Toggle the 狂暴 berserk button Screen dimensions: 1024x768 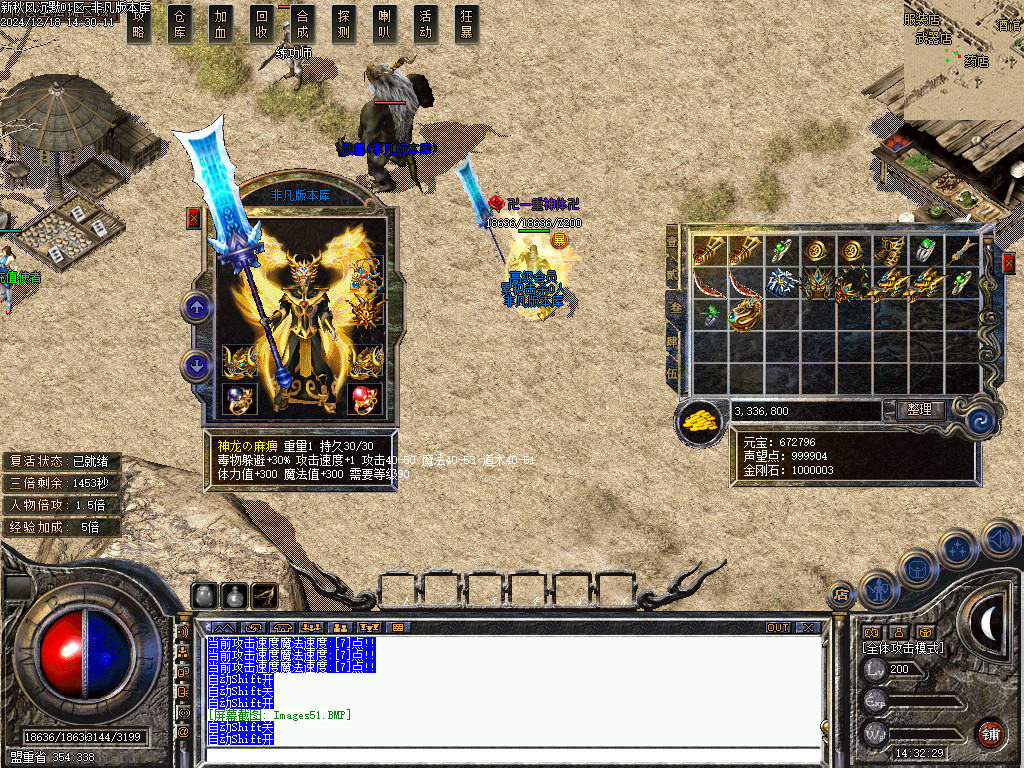(467, 24)
